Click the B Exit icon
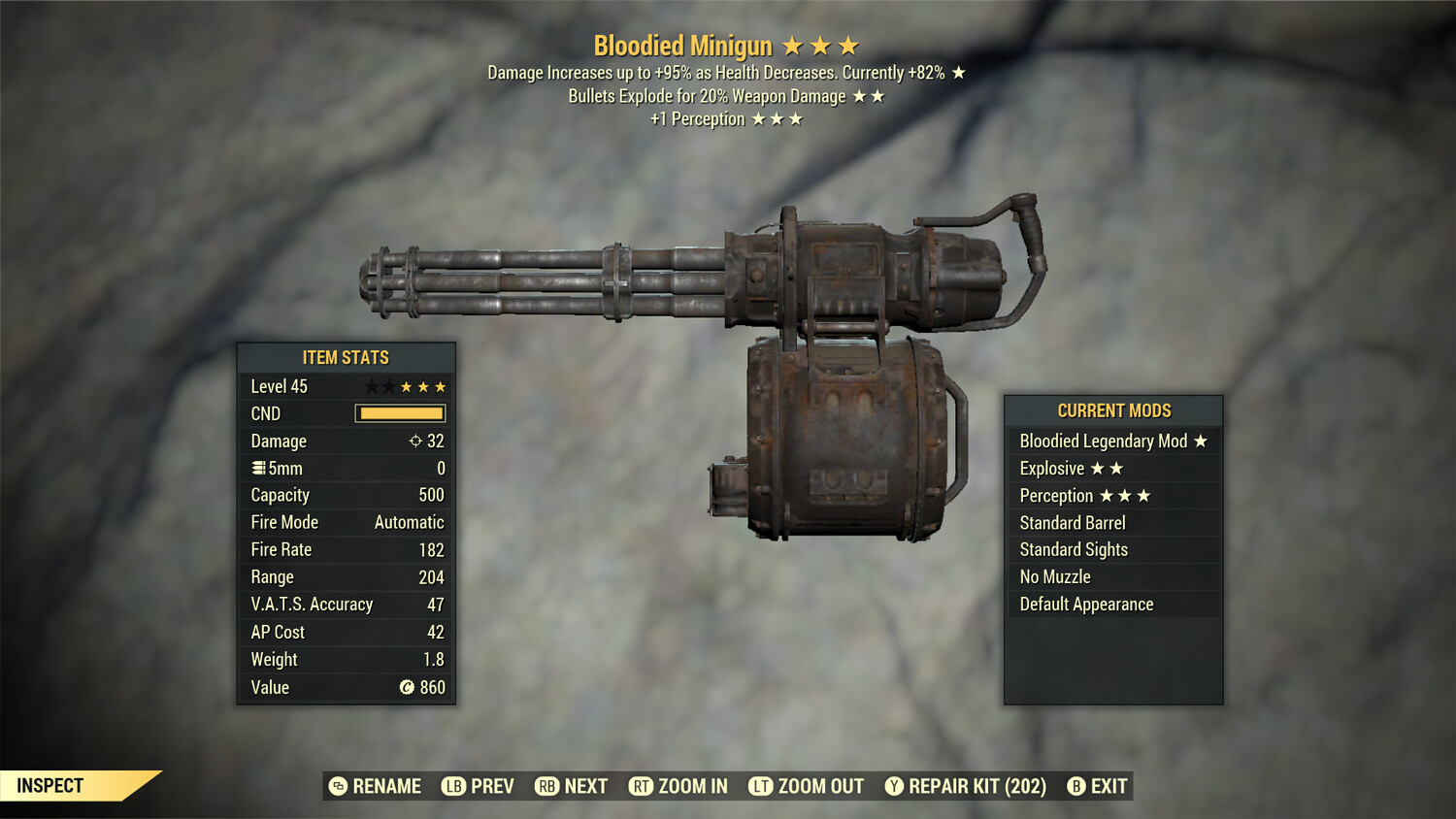The width and height of the screenshot is (1456, 819). pyautogui.click(x=1075, y=786)
